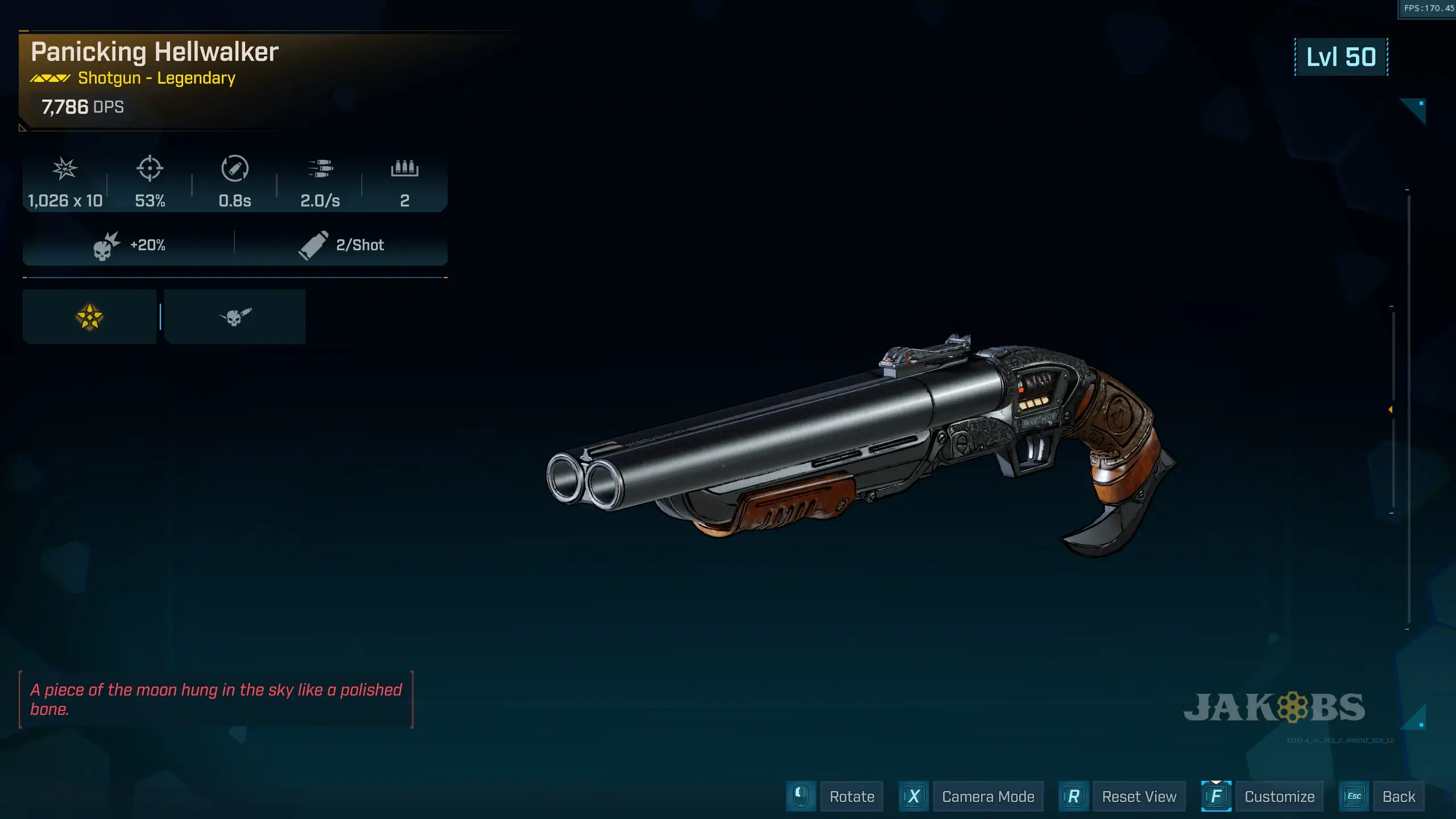Toggle the yellow star element indicator
The image size is (1456, 819).
pos(89,316)
